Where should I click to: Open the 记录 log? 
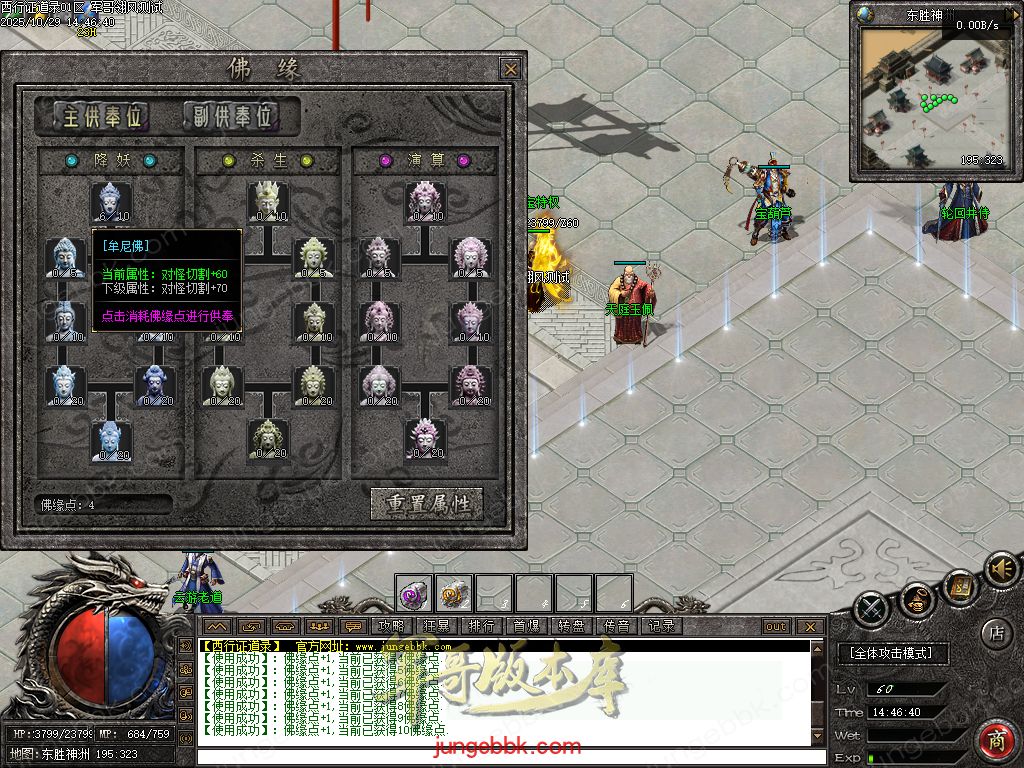pyautogui.click(x=662, y=626)
